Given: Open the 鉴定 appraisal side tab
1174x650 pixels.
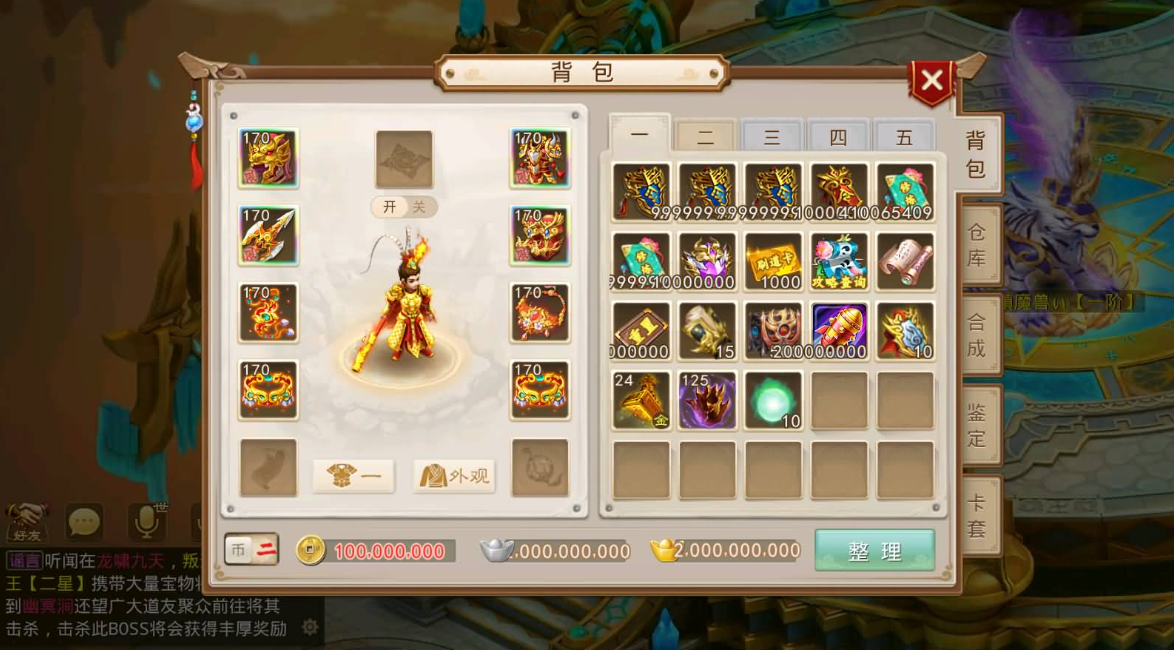Looking at the screenshot, I should pos(976,425).
